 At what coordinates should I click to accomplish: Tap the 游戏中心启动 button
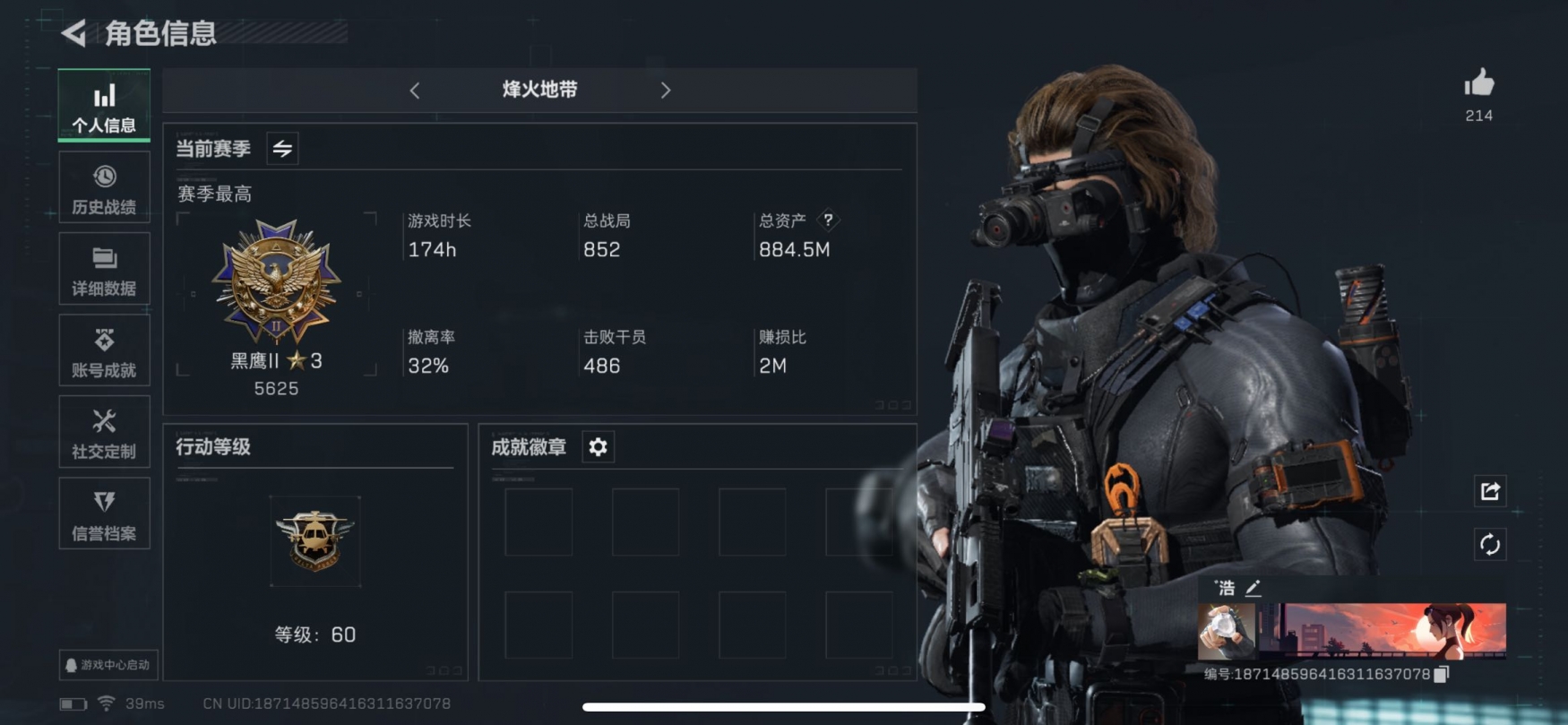108,665
